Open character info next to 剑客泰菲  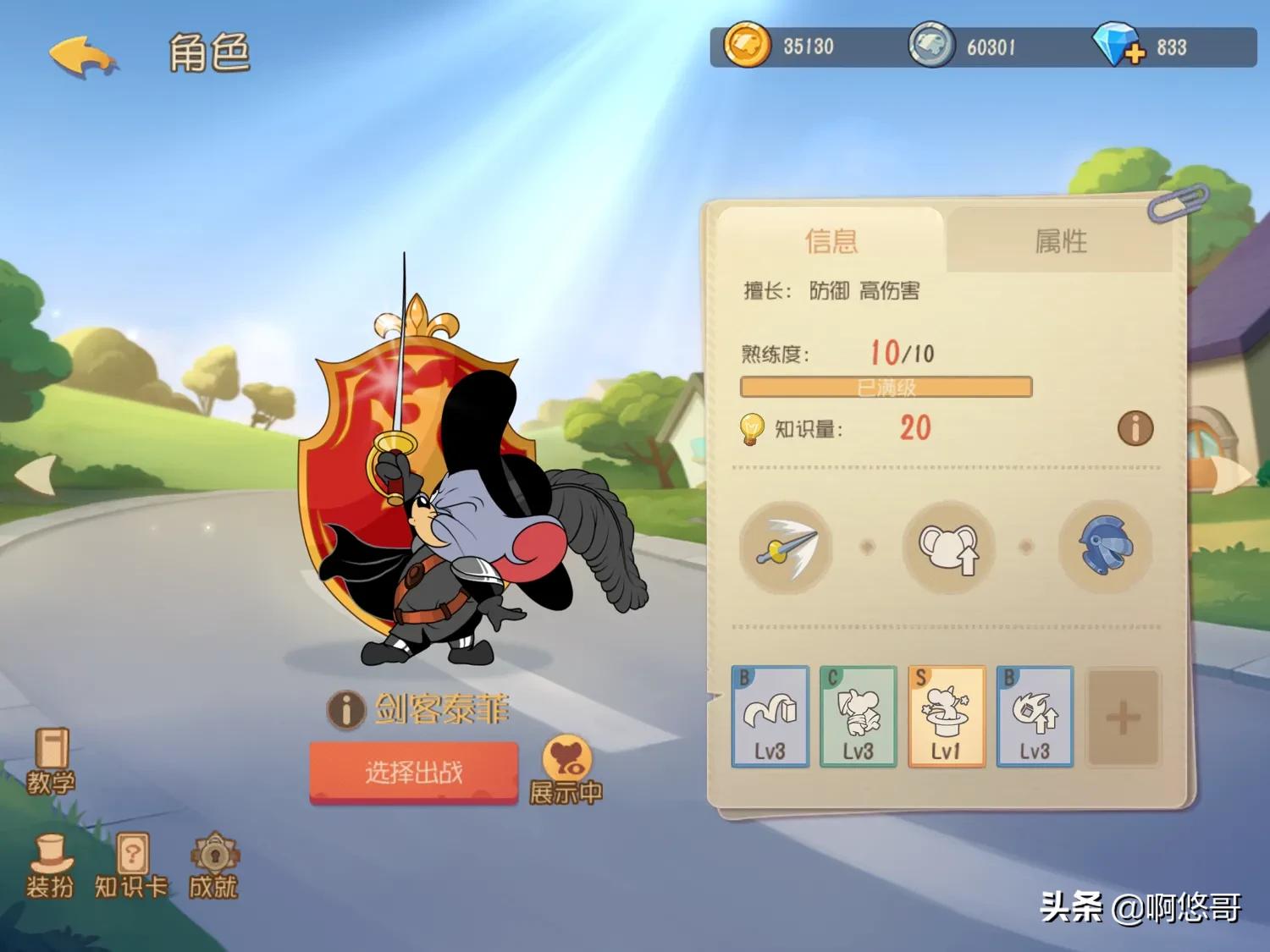[345, 709]
